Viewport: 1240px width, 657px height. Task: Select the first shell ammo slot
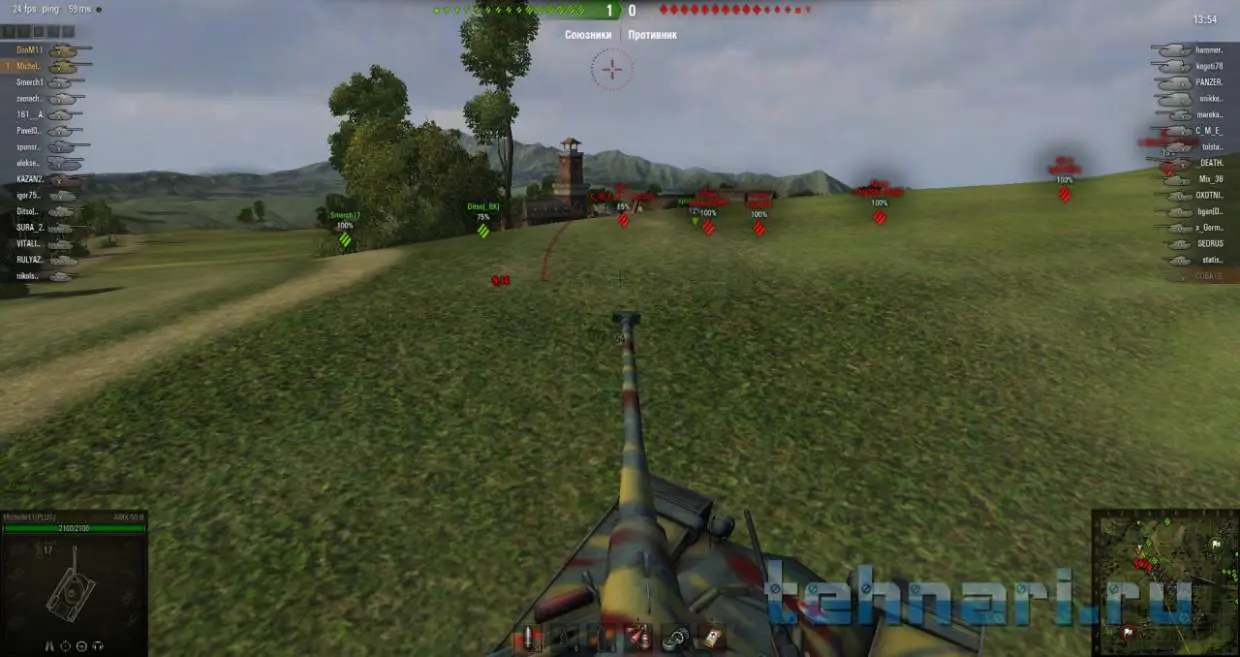pyautogui.click(x=526, y=639)
